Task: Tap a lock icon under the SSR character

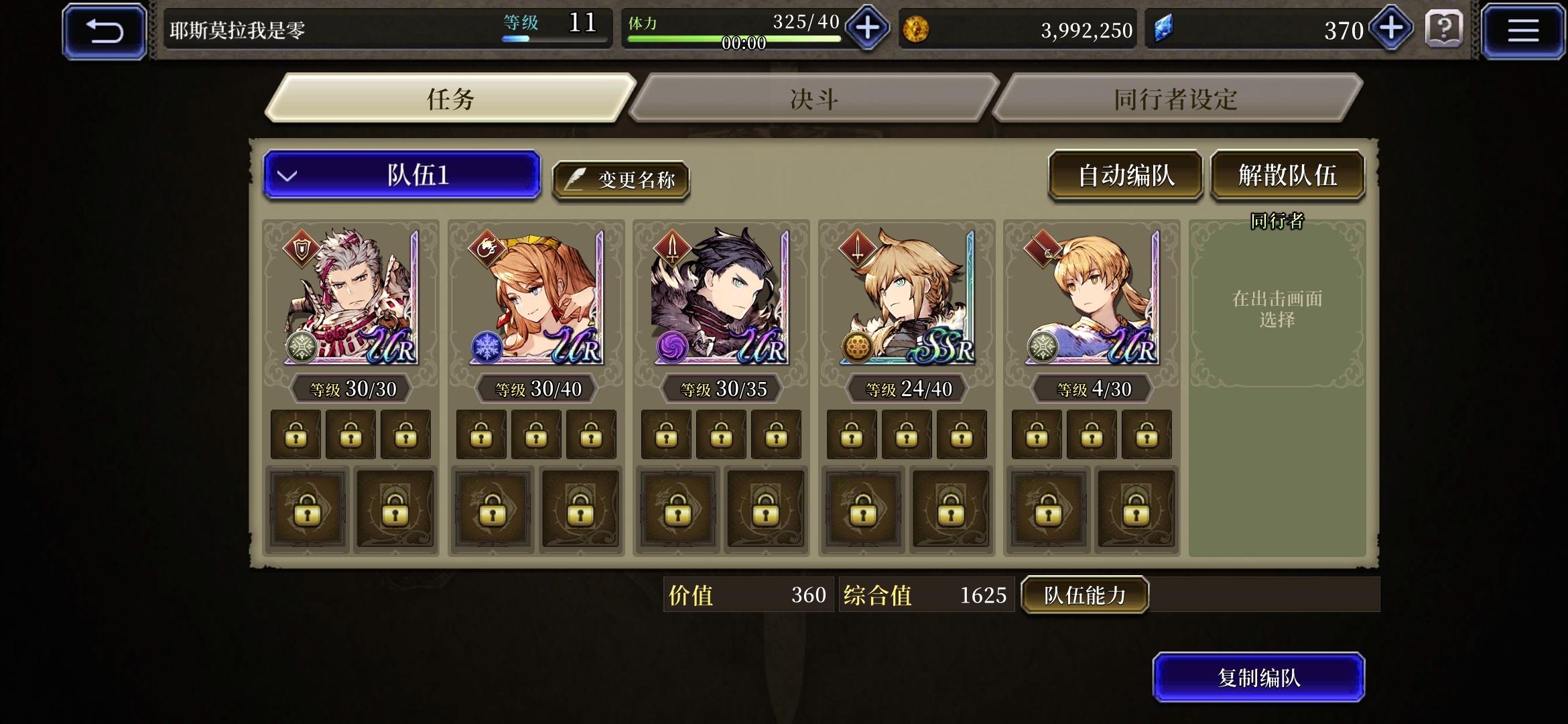Action: (x=851, y=434)
